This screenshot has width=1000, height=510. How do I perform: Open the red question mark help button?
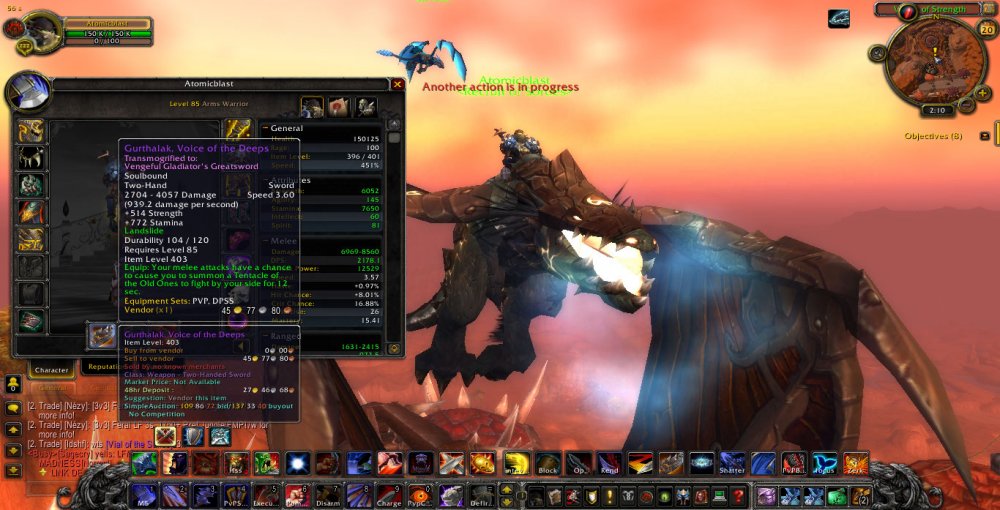tap(738, 495)
